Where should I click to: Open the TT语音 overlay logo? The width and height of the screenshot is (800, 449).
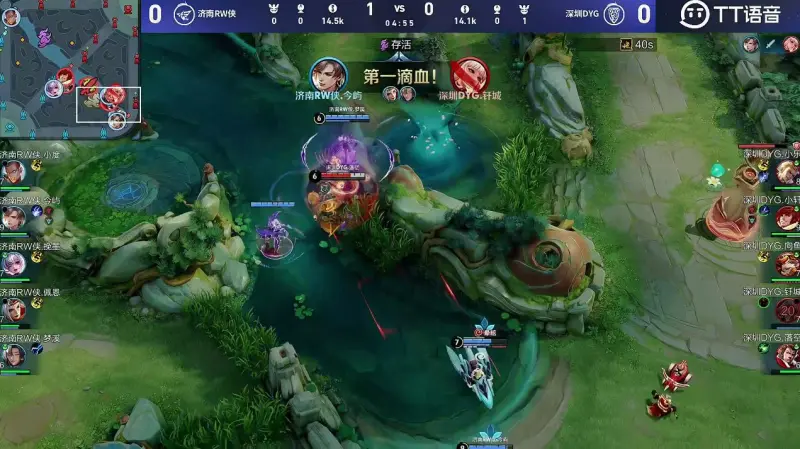tap(731, 14)
